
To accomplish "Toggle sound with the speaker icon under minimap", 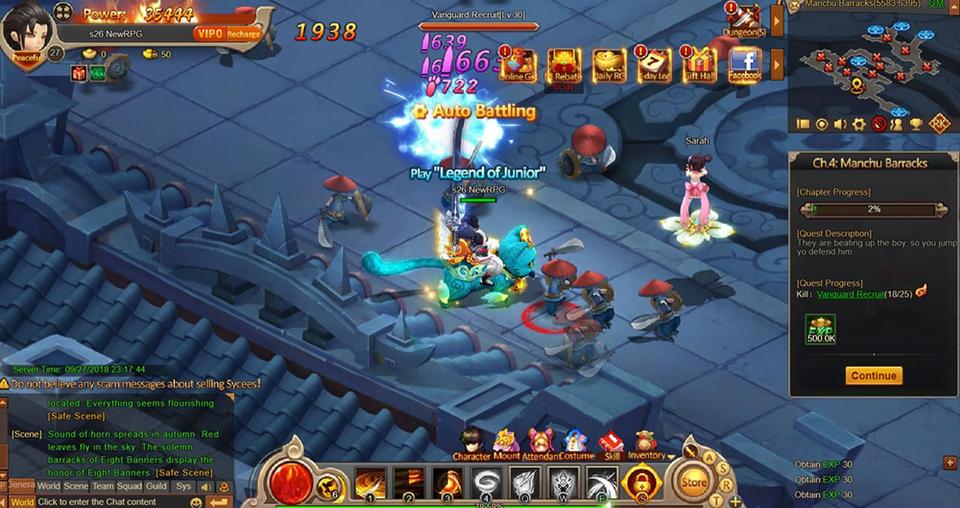I will tap(840, 124).
